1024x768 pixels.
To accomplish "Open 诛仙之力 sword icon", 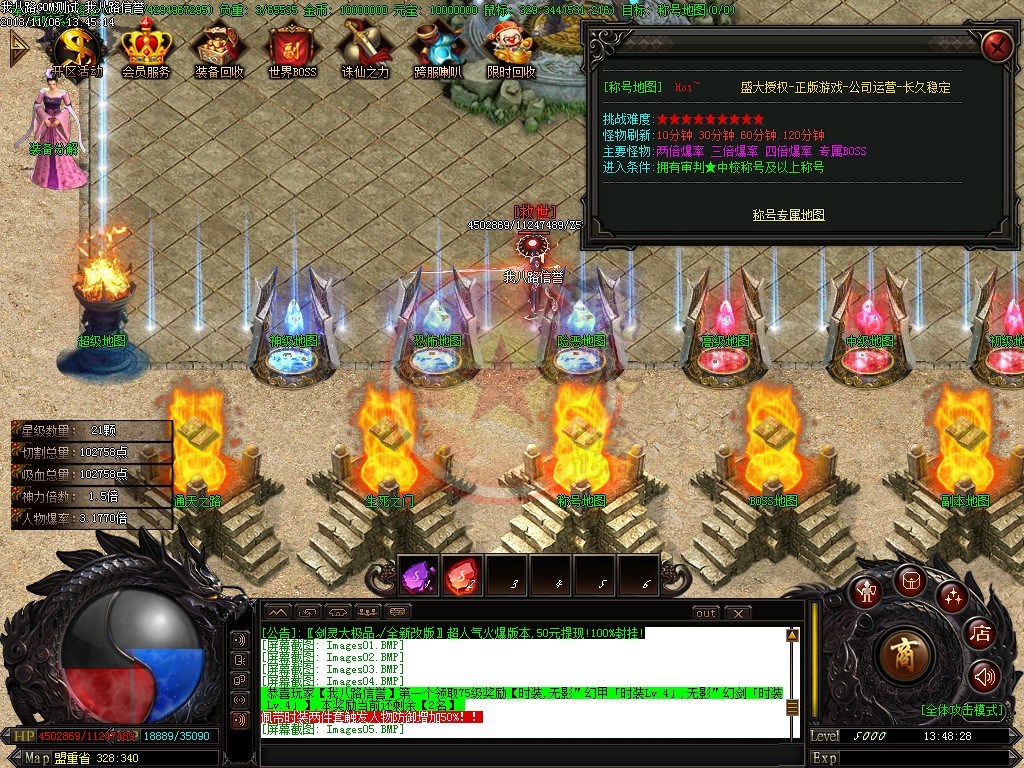I will (x=365, y=47).
